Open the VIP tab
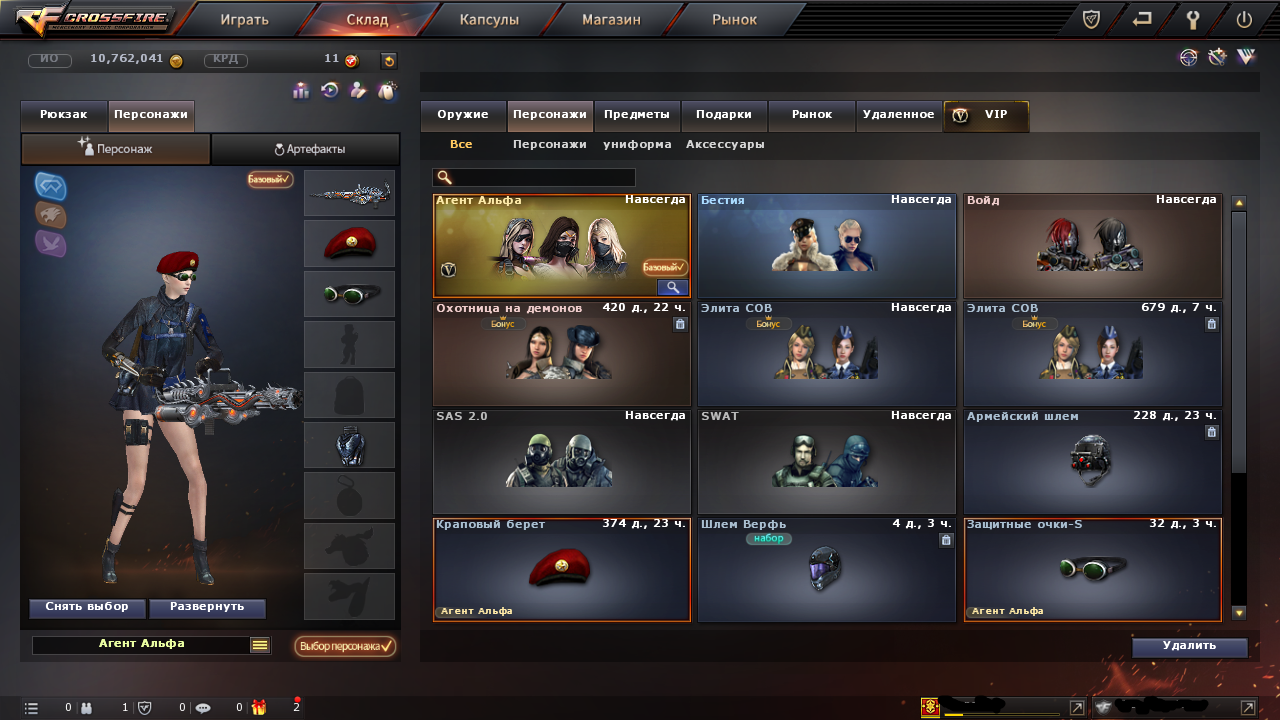This screenshot has height=720, width=1280. point(986,115)
